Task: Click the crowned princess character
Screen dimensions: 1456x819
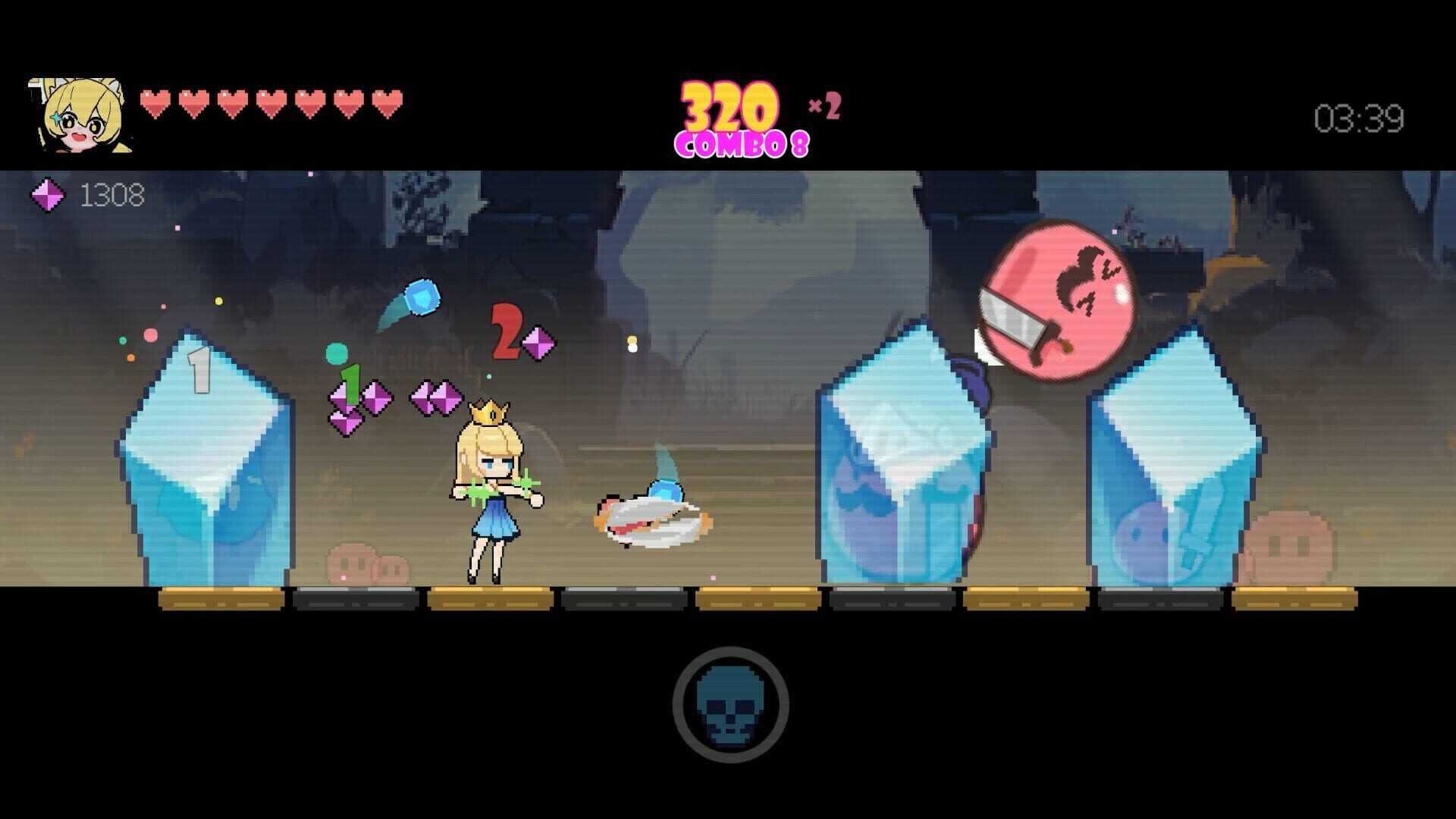Action: (x=489, y=485)
